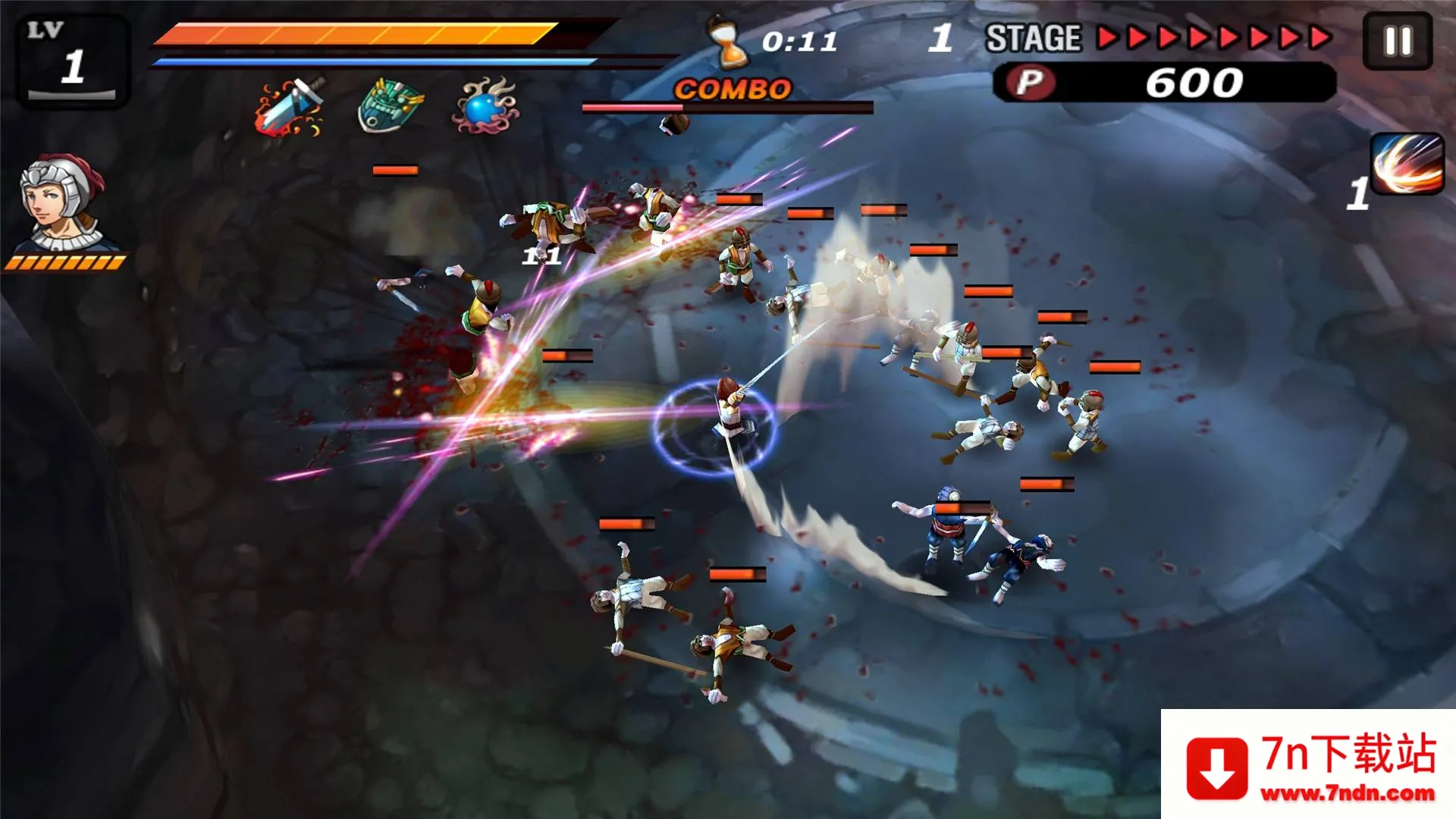Select the 600 points score display
This screenshot has width=1456, height=819.
1194,79
